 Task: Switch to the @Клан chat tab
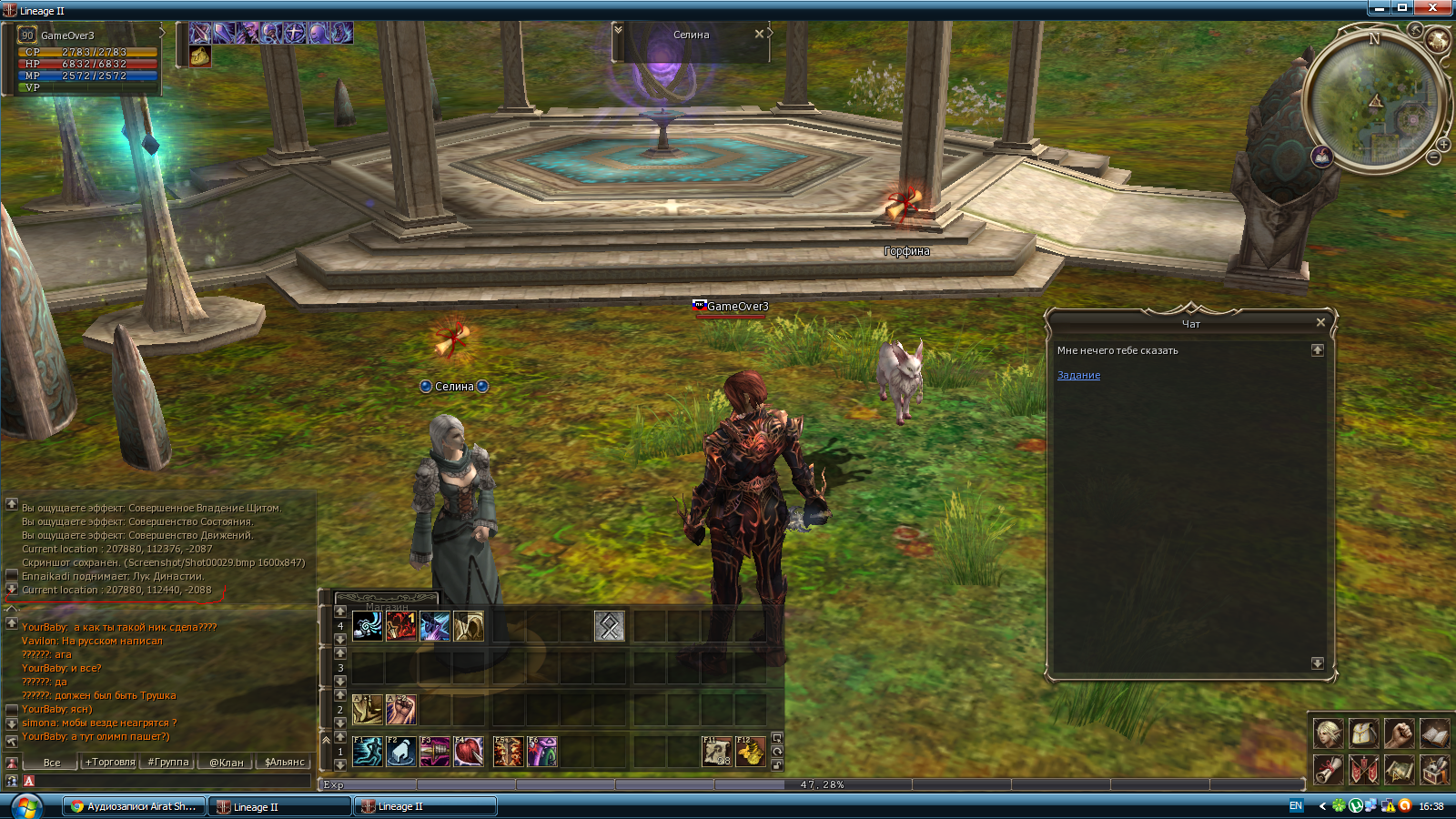tap(227, 762)
